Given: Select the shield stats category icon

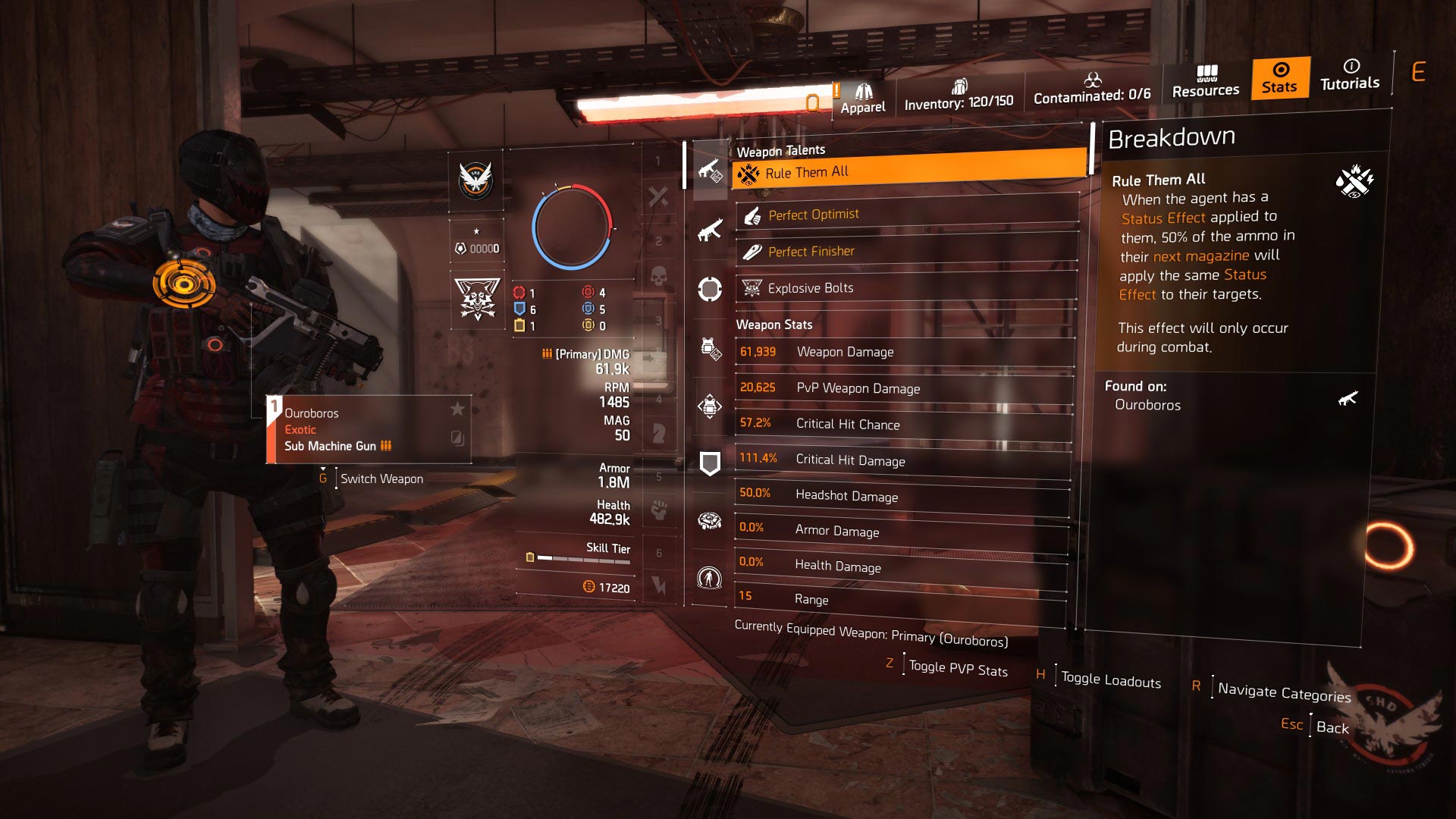Looking at the screenshot, I should click(709, 461).
